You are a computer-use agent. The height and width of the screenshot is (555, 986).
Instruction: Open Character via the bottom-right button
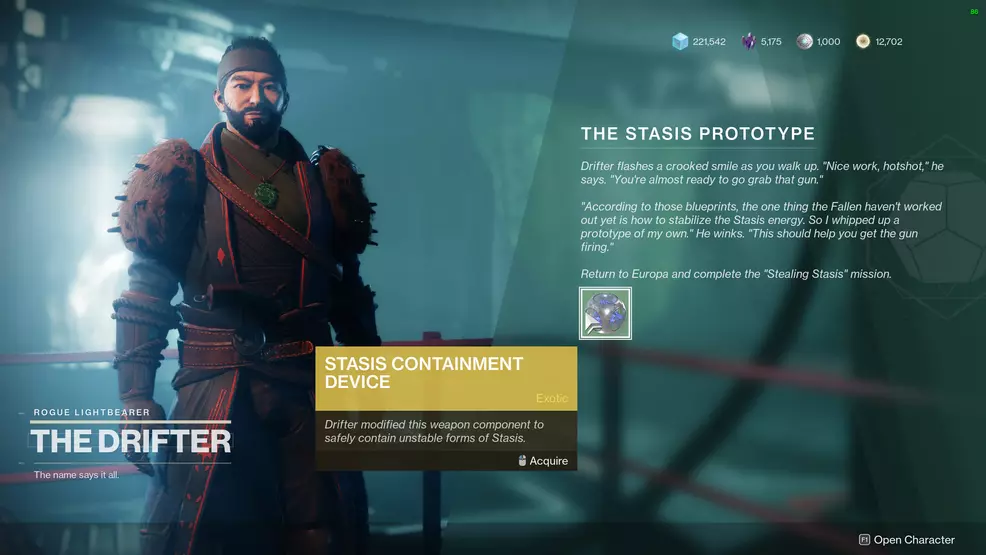[907, 540]
